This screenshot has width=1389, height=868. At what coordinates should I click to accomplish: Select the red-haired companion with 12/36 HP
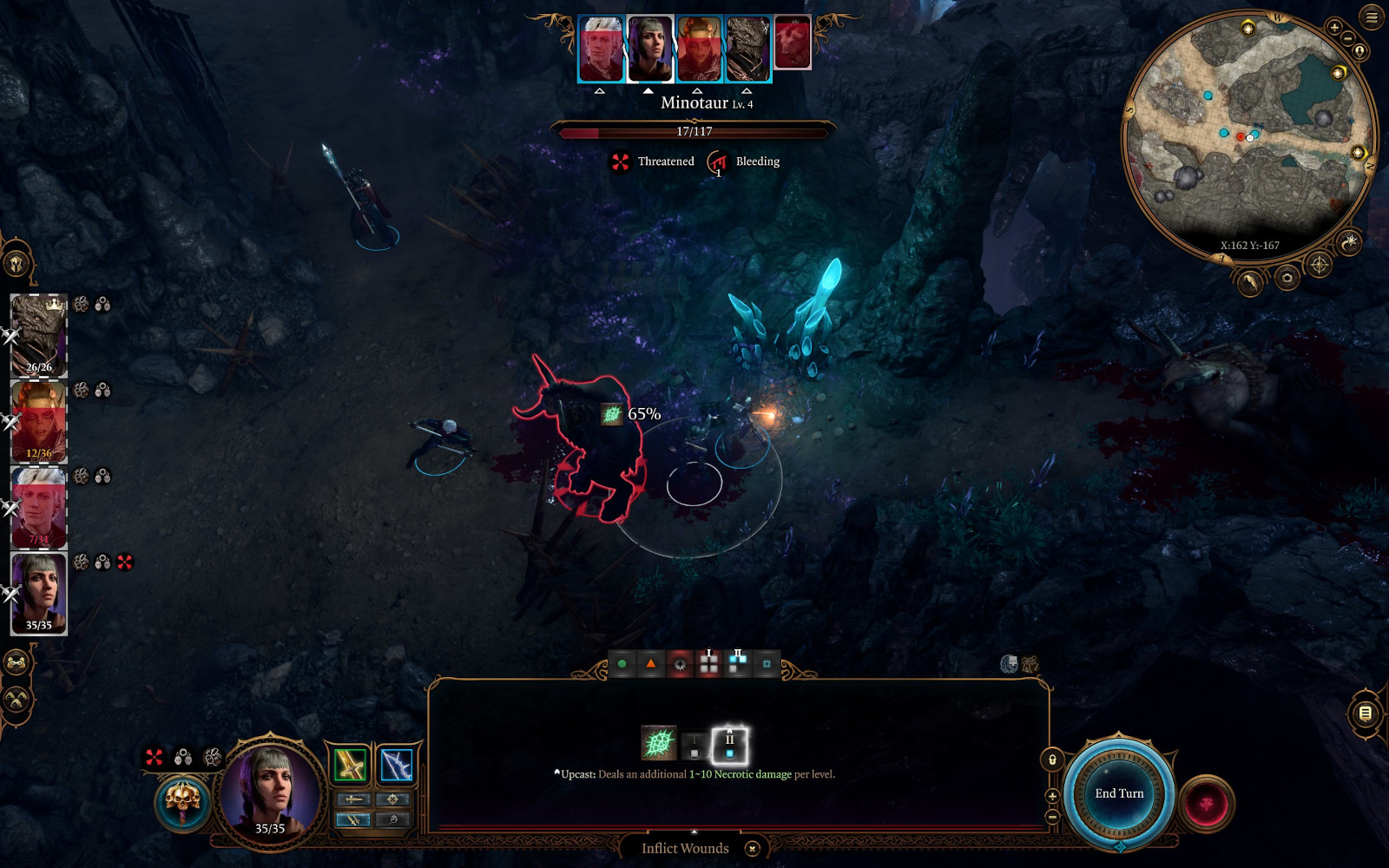pyautogui.click(x=38, y=421)
